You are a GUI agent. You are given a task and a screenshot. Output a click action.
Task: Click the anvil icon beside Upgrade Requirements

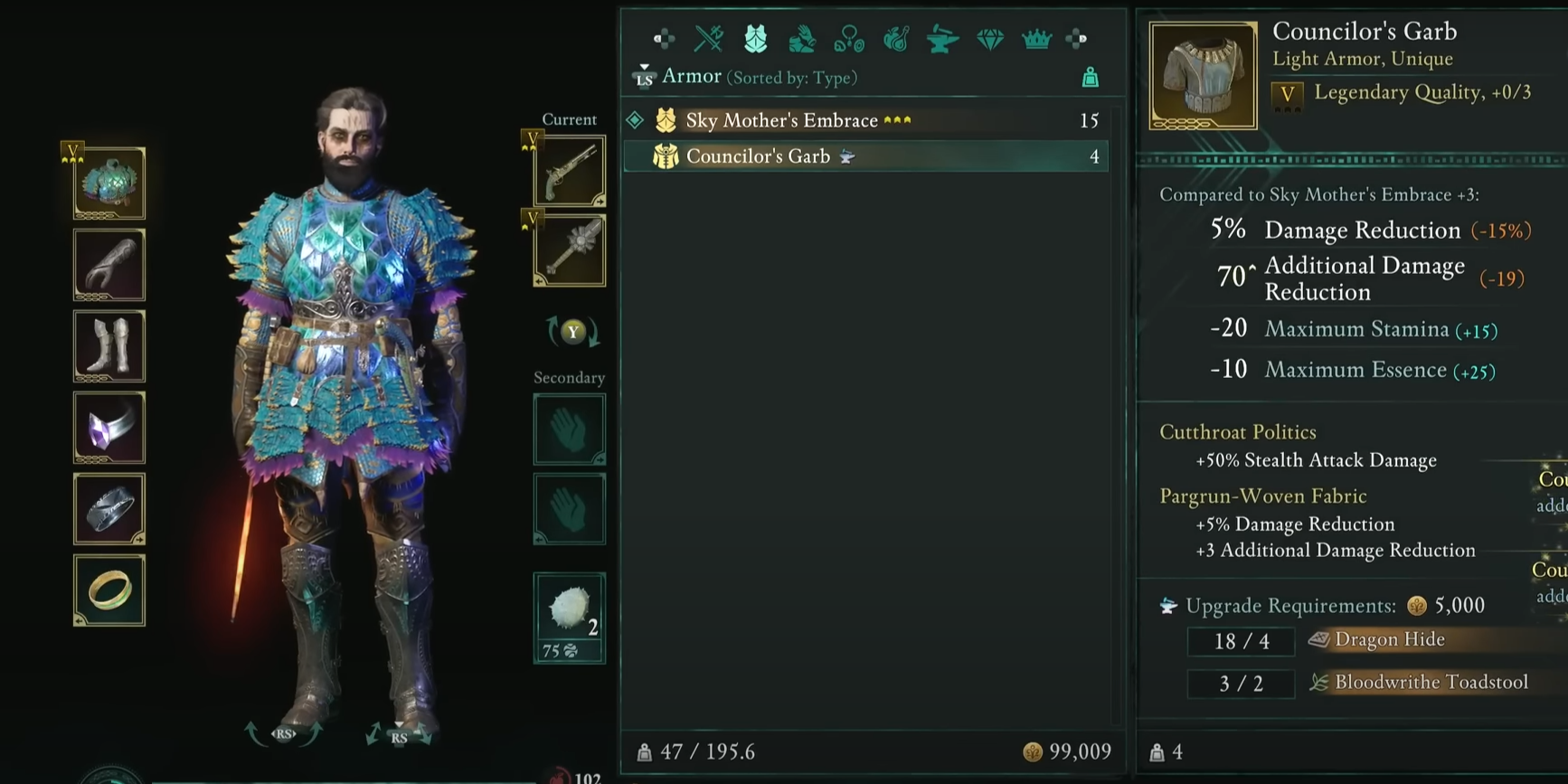(x=1168, y=606)
